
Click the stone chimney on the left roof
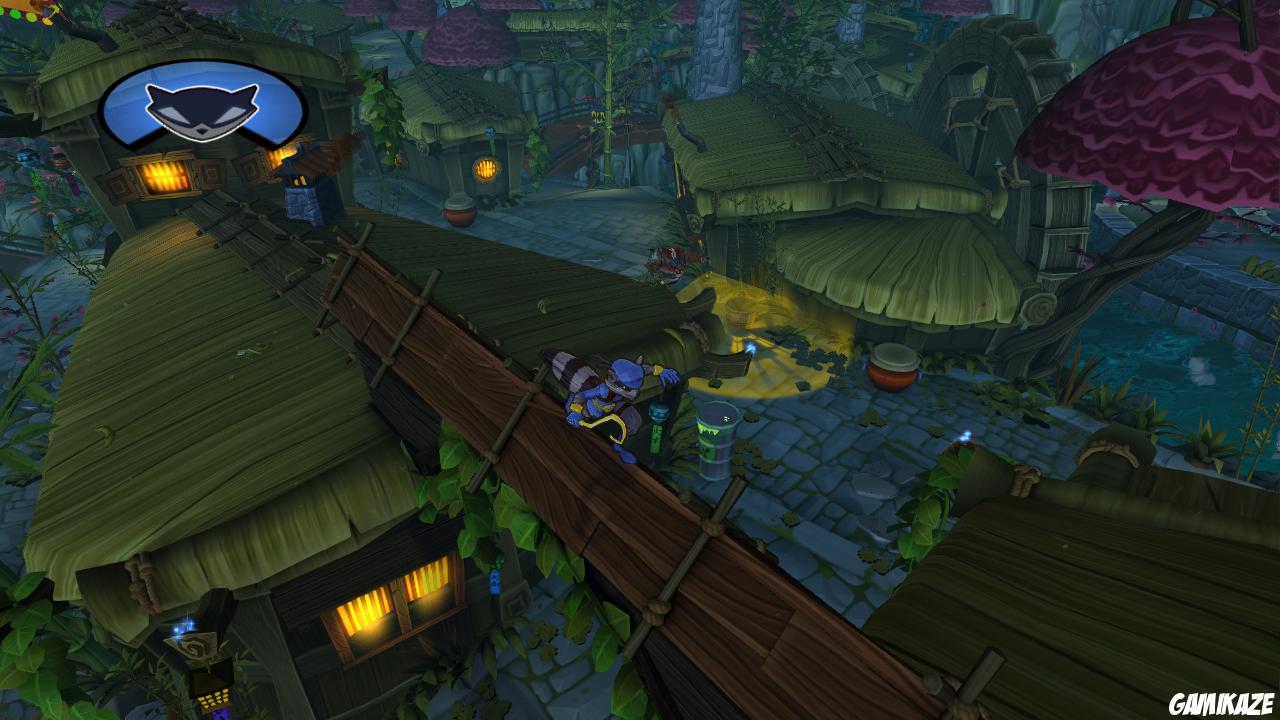[305, 200]
